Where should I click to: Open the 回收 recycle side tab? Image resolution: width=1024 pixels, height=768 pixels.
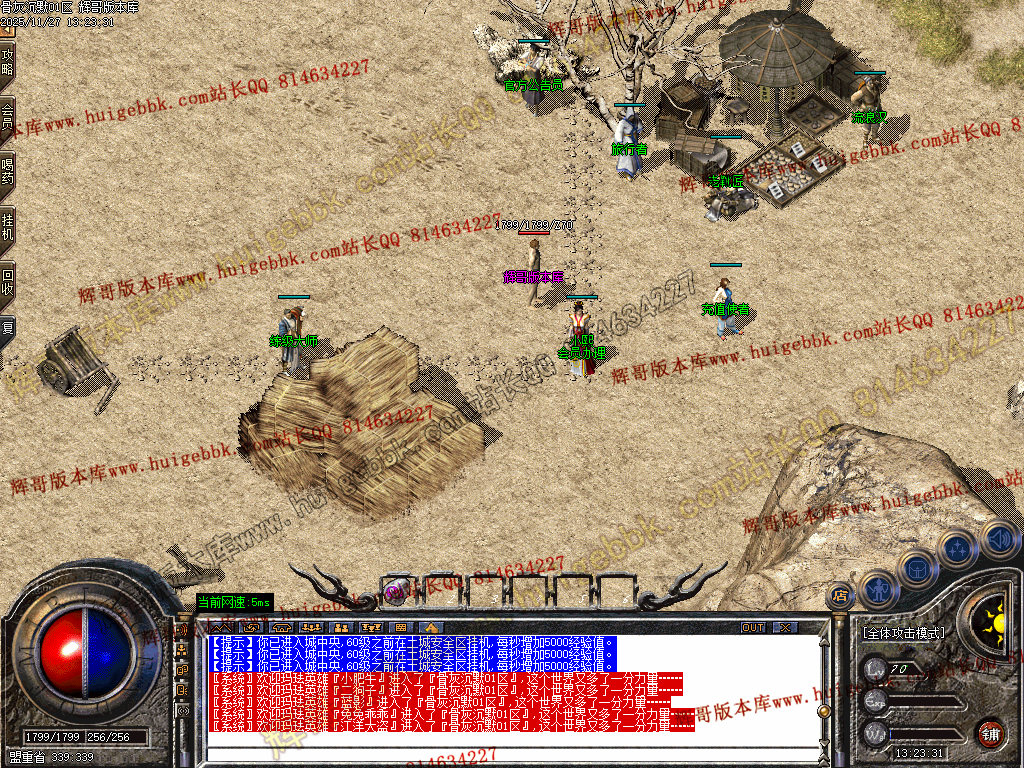click(x=8, y=282)
